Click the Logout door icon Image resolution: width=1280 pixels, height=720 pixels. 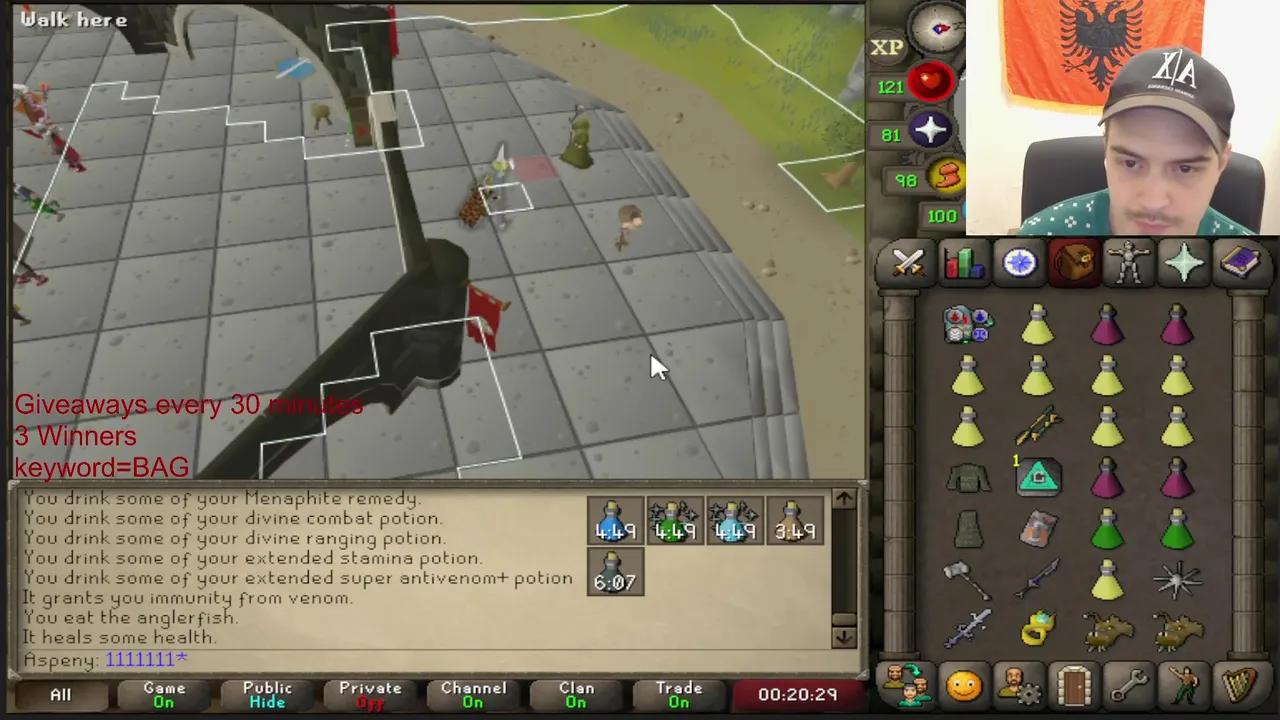tap(1074, 685)
